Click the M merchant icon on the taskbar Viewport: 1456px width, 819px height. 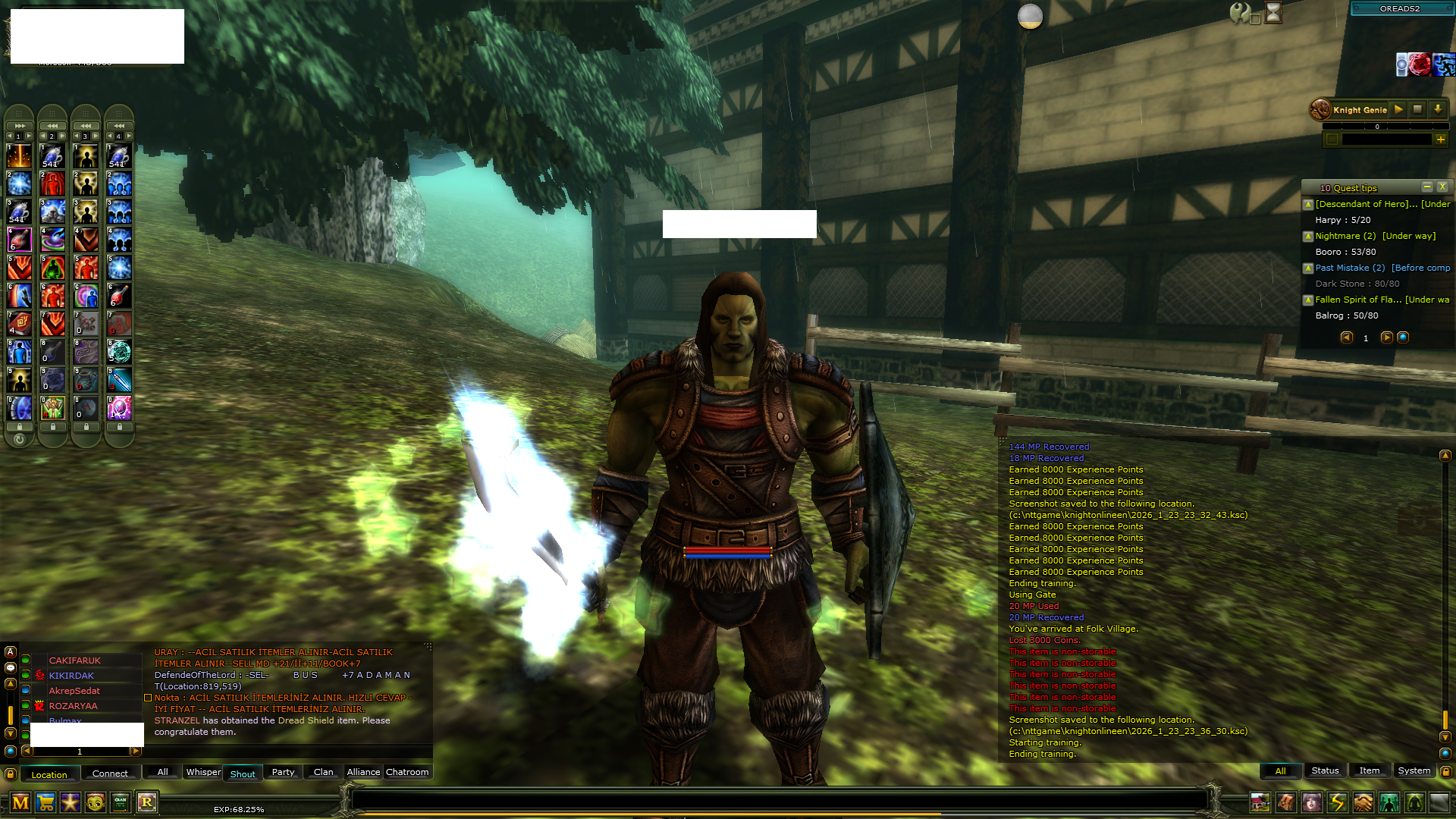(20, 802)
